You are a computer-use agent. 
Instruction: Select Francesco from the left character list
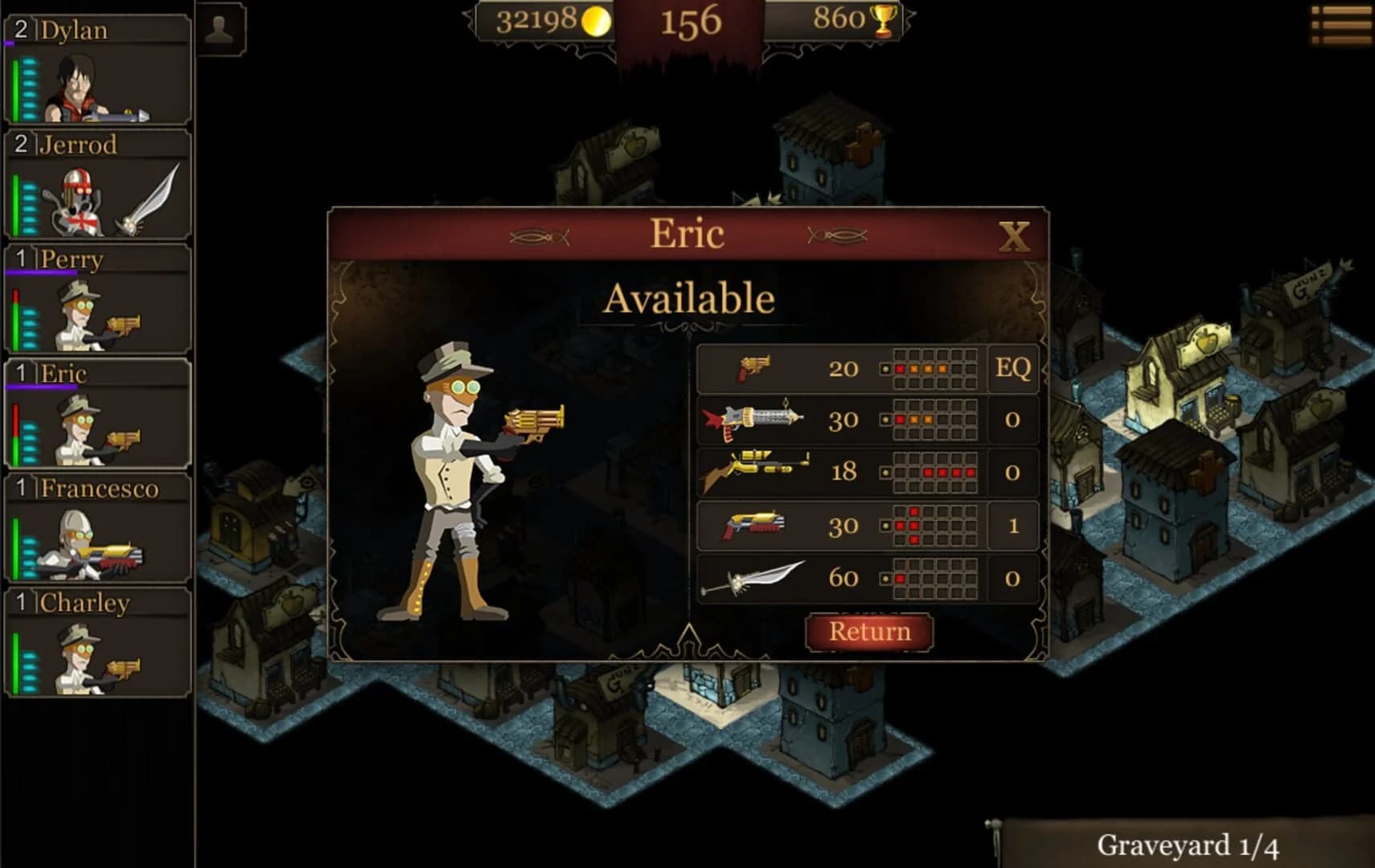click(x=96, y=526)
